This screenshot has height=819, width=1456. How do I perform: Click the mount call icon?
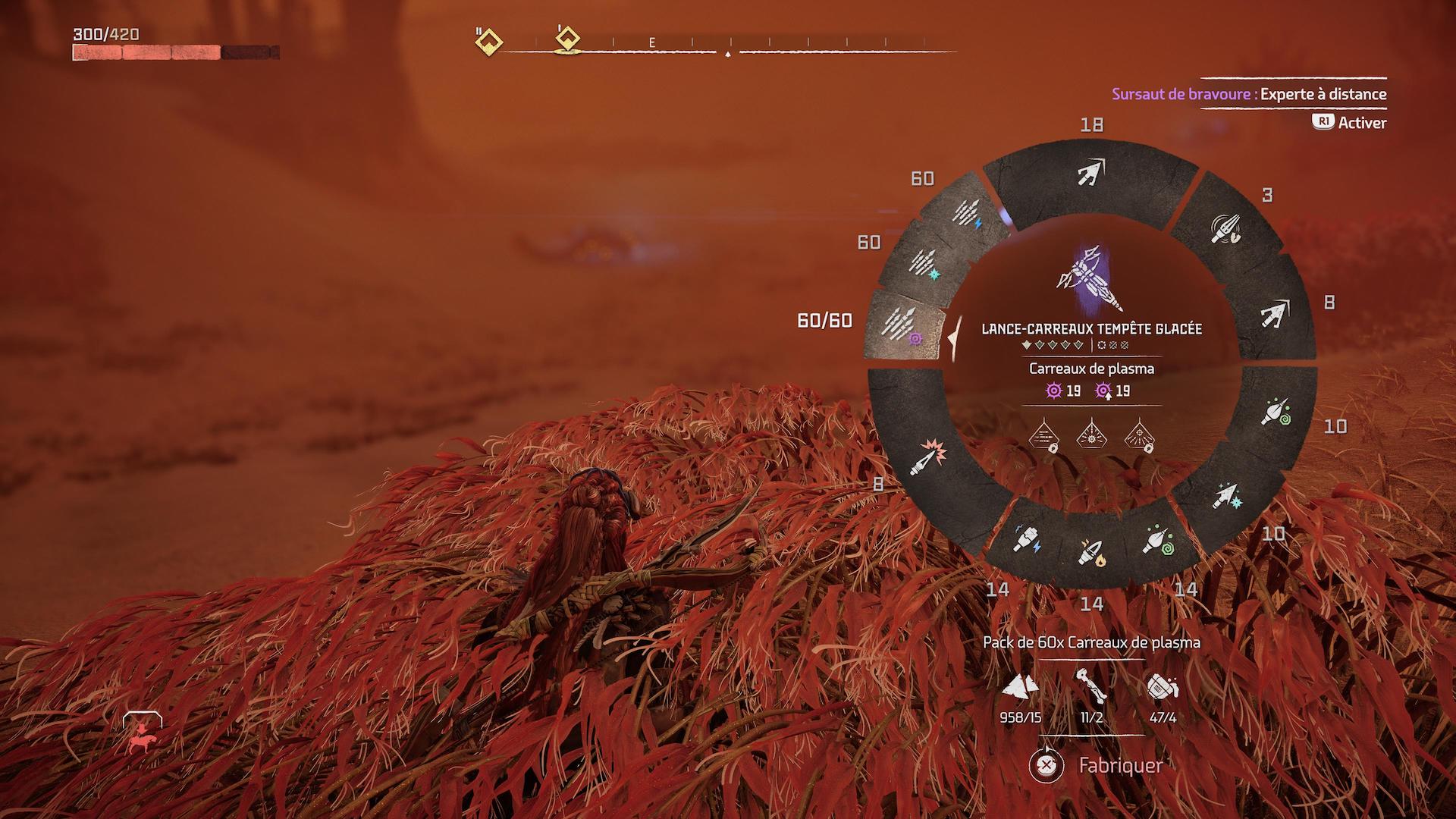pyautogui.click(x=142, y=733)
